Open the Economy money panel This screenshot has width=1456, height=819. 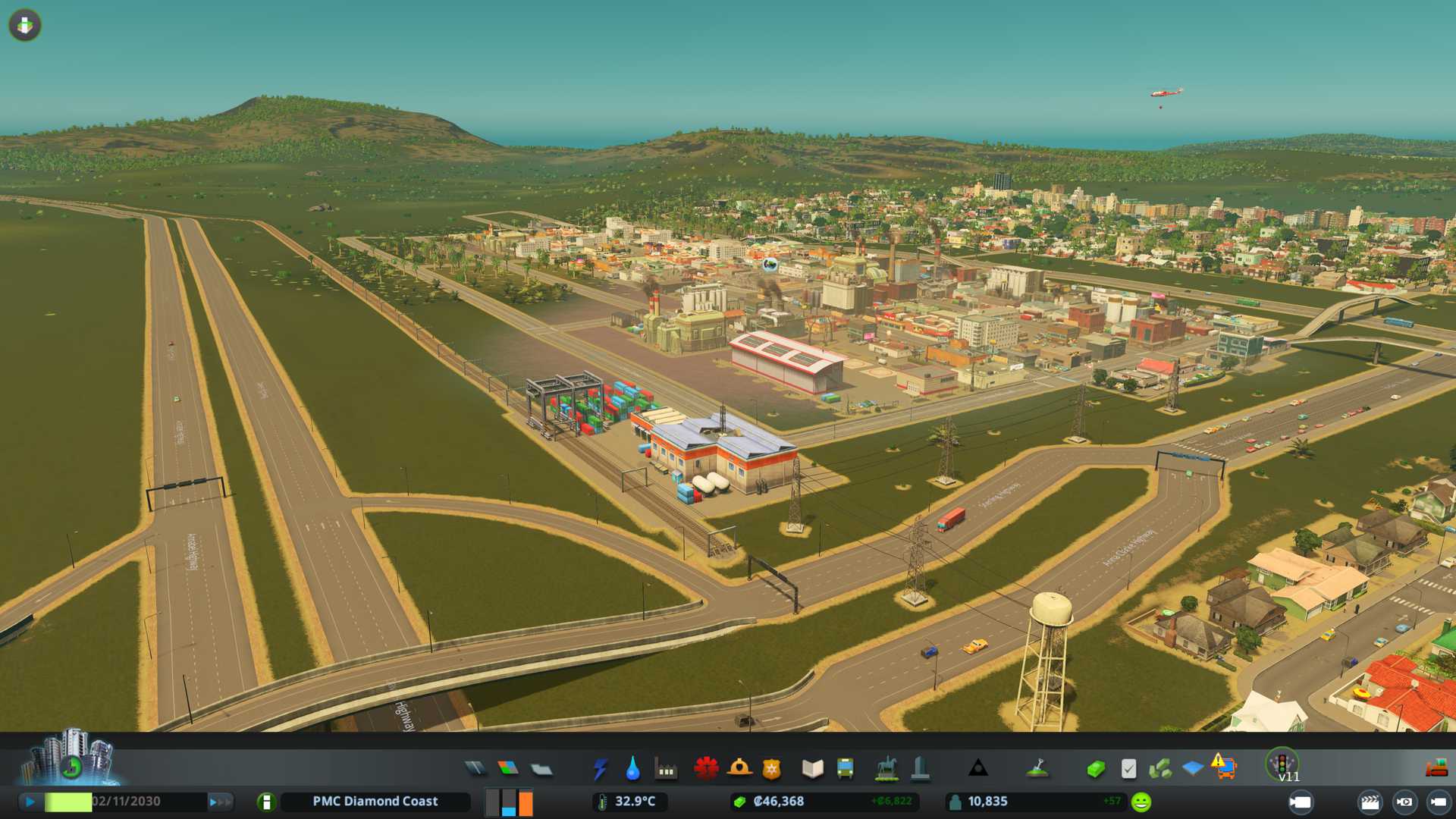click(x=1095, y=769)
